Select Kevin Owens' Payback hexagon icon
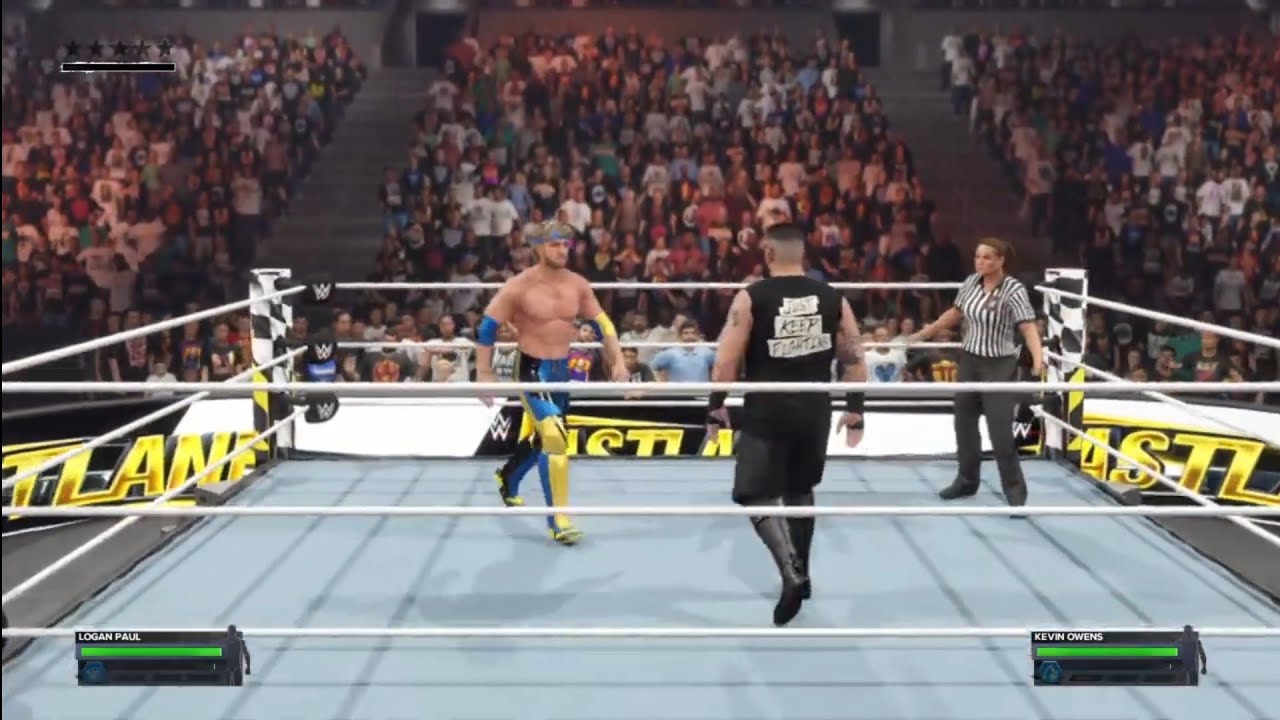Screen dimensions: 1280x720 pos(1050,671)
